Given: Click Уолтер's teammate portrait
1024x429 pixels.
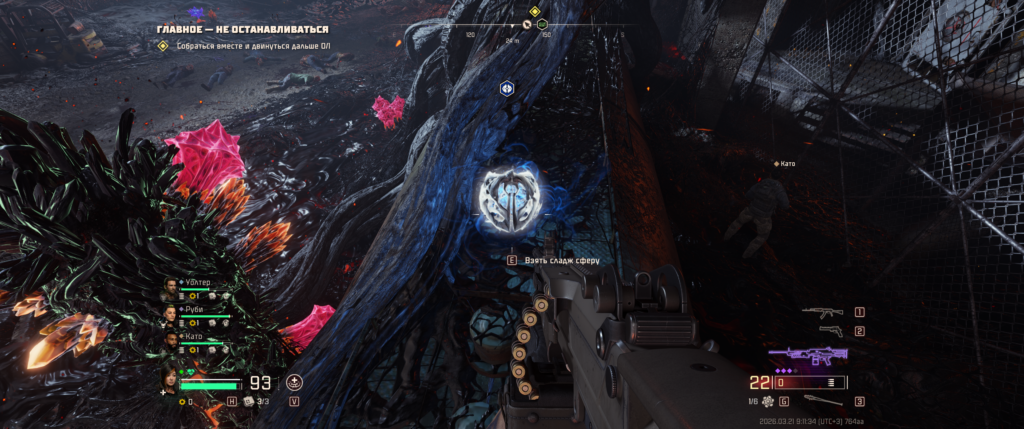Looking at the screenshot, I should pos(172,287).
